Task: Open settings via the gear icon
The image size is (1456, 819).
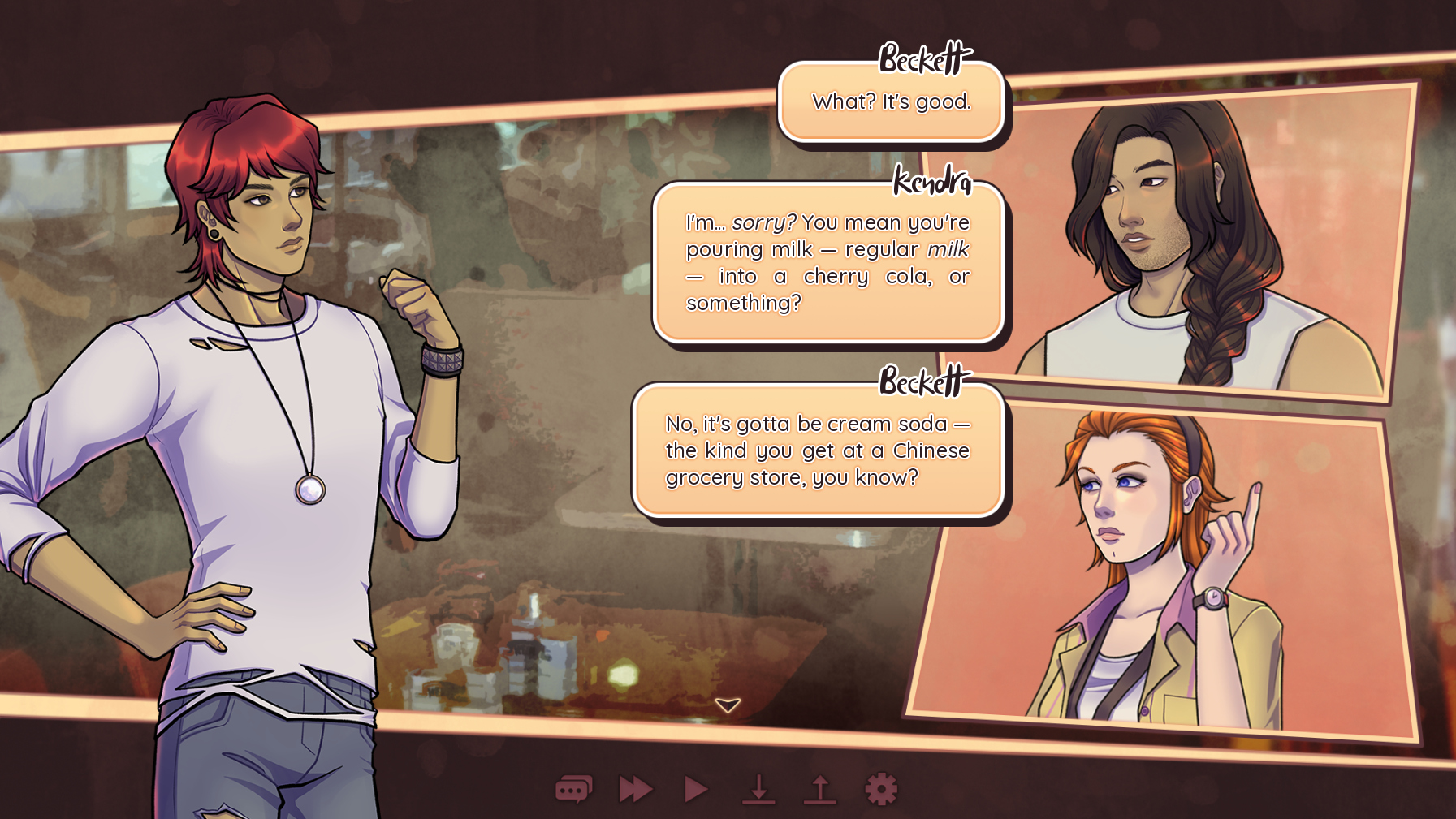Action: click(x=881, y=789)
